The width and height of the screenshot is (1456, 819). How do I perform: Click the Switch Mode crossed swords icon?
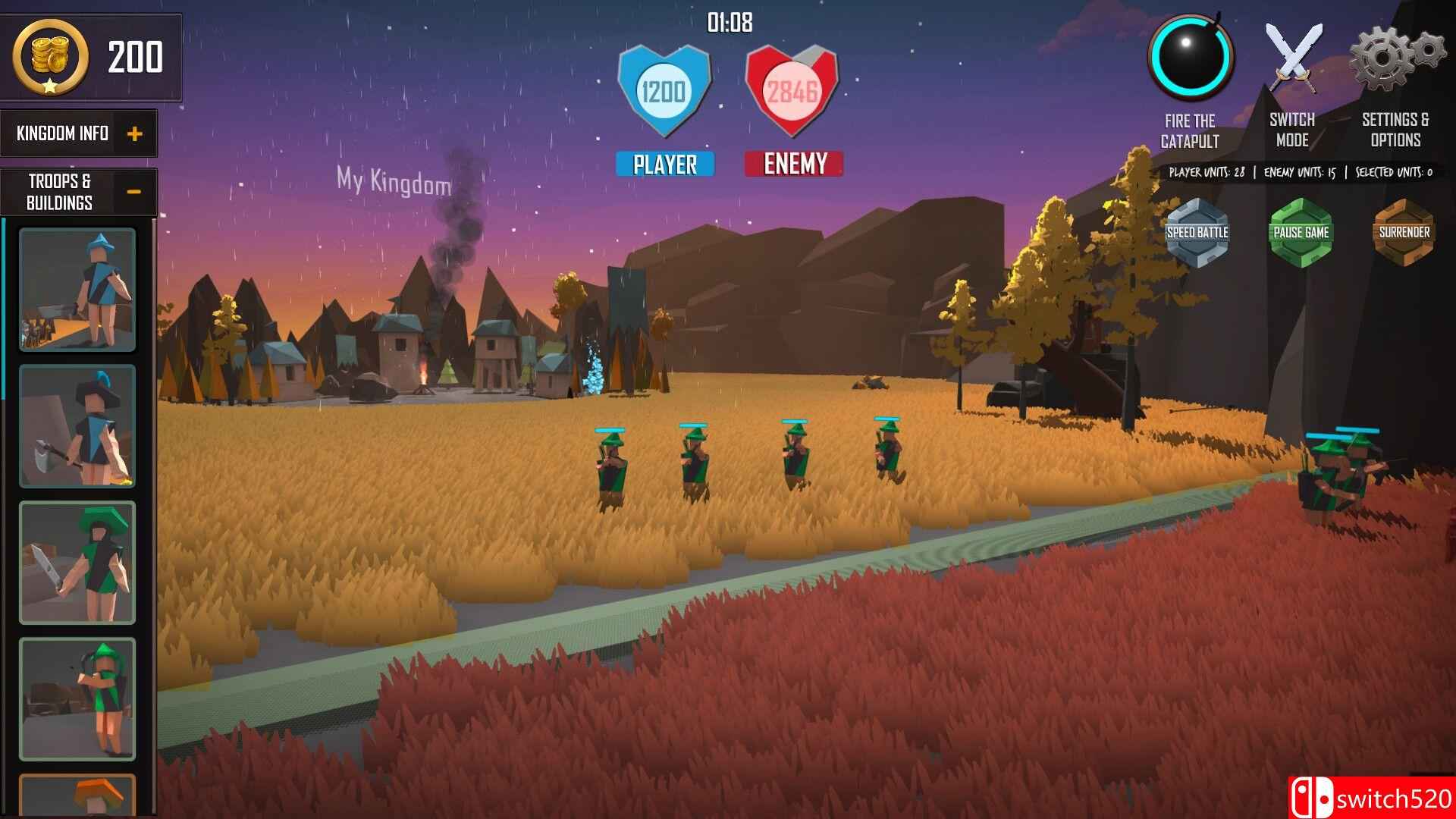coord(1292,57)
